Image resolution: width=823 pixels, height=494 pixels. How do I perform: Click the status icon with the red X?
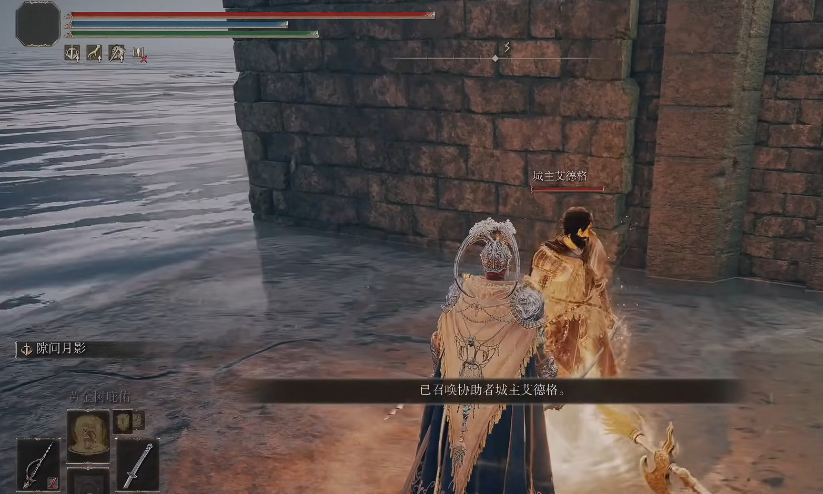click(140, 54)
